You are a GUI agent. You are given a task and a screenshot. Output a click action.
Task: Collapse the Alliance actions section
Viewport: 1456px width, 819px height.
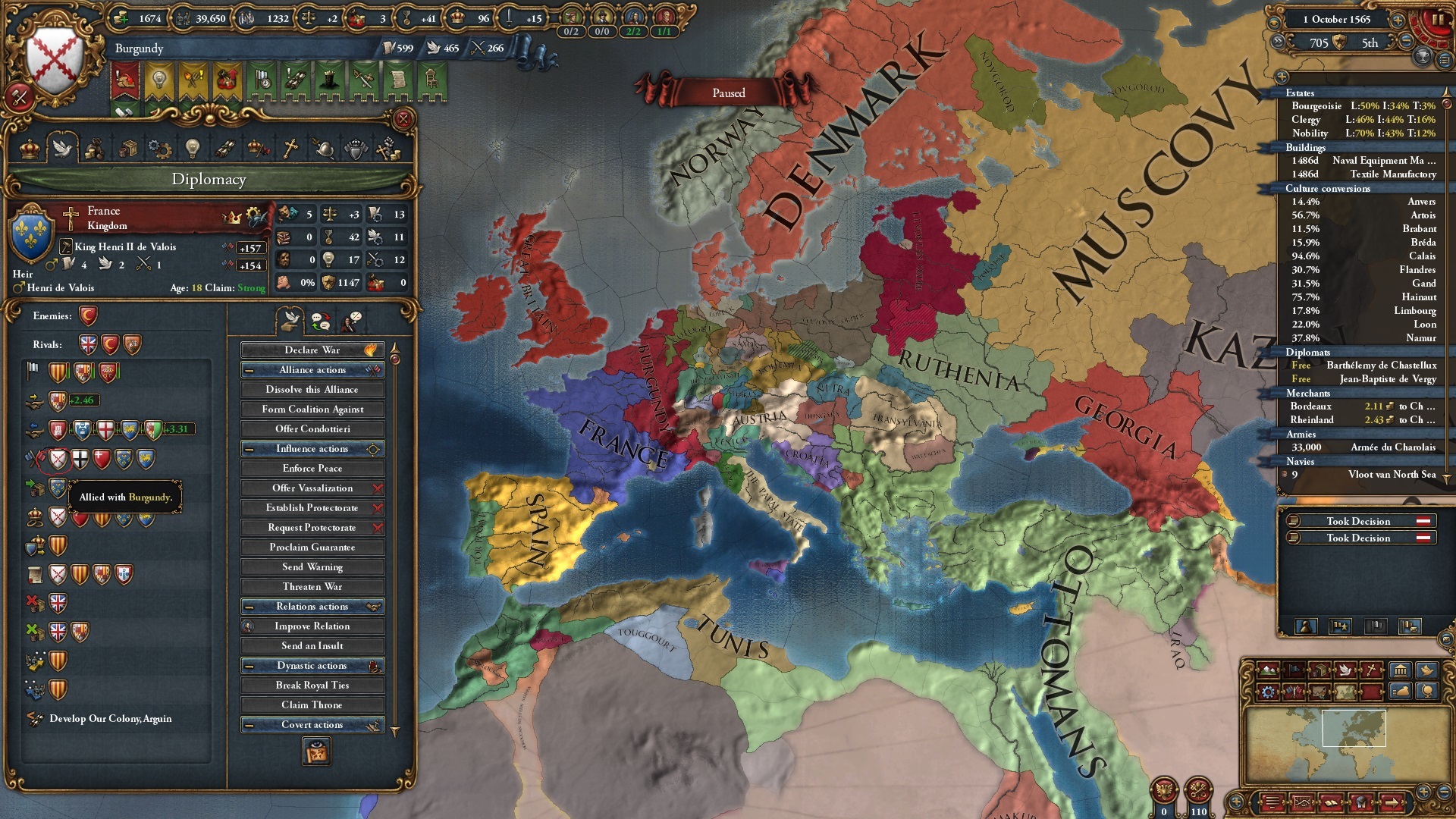[249, 370]
